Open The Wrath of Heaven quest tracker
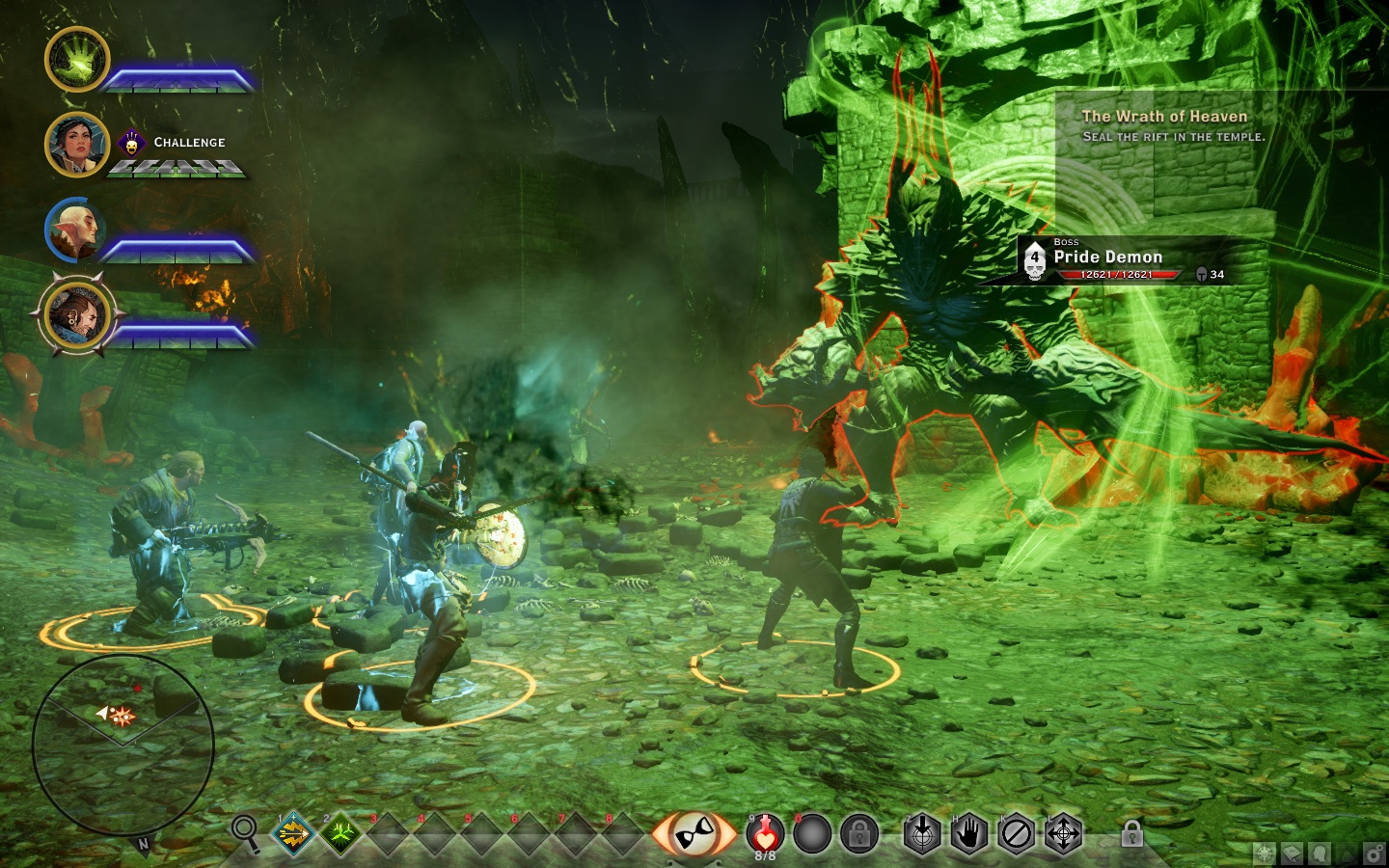Screen dimensions: 1389x868 click(1164, 125)
